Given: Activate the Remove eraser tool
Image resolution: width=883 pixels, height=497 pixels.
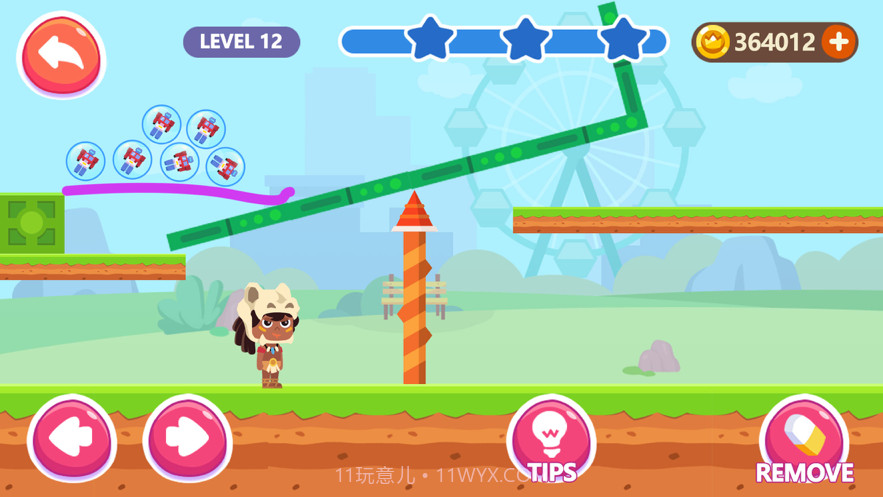Looking at the screenshot, I should 803,438.
